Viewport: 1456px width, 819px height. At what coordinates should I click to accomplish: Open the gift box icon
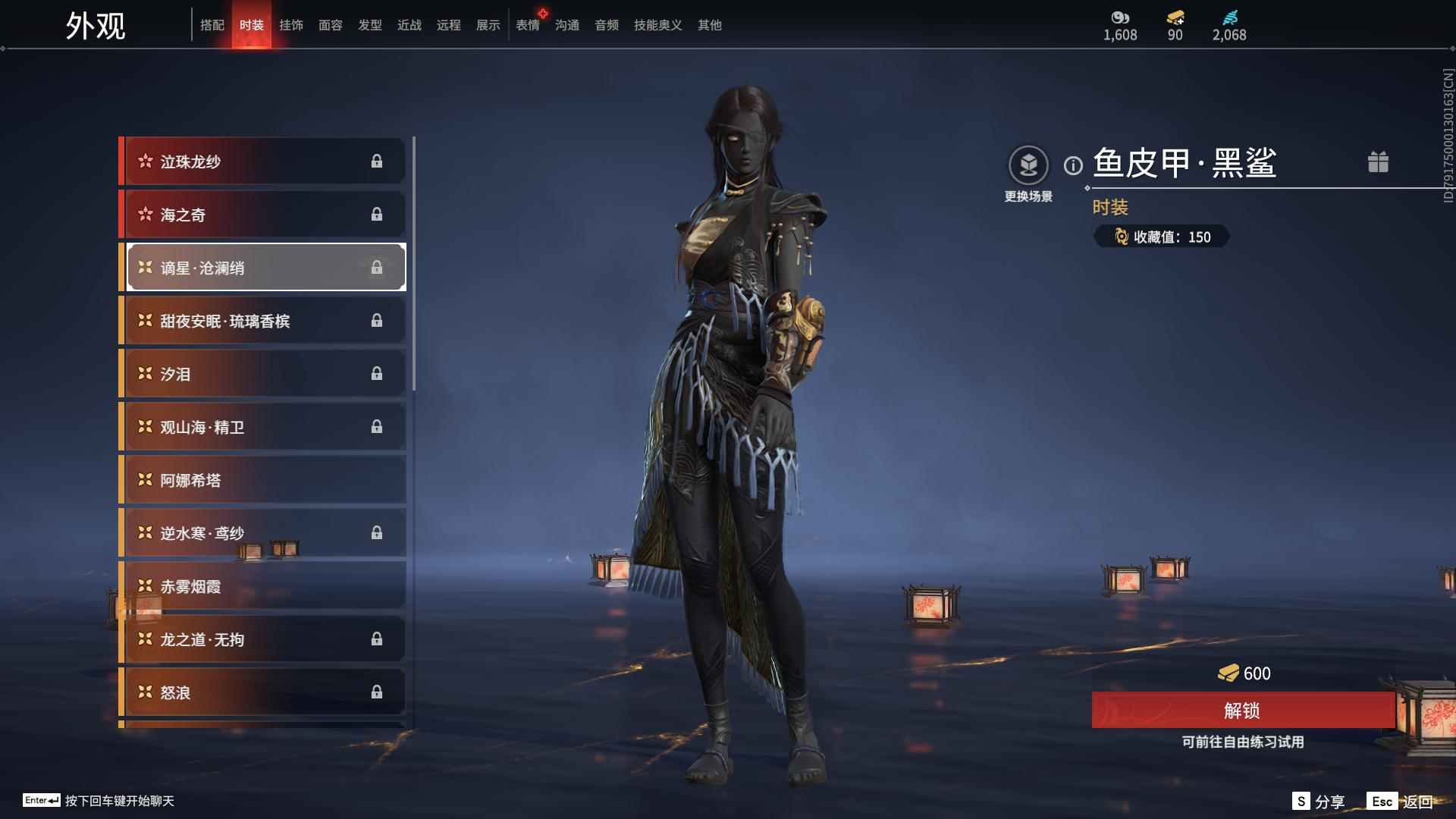1378,162
